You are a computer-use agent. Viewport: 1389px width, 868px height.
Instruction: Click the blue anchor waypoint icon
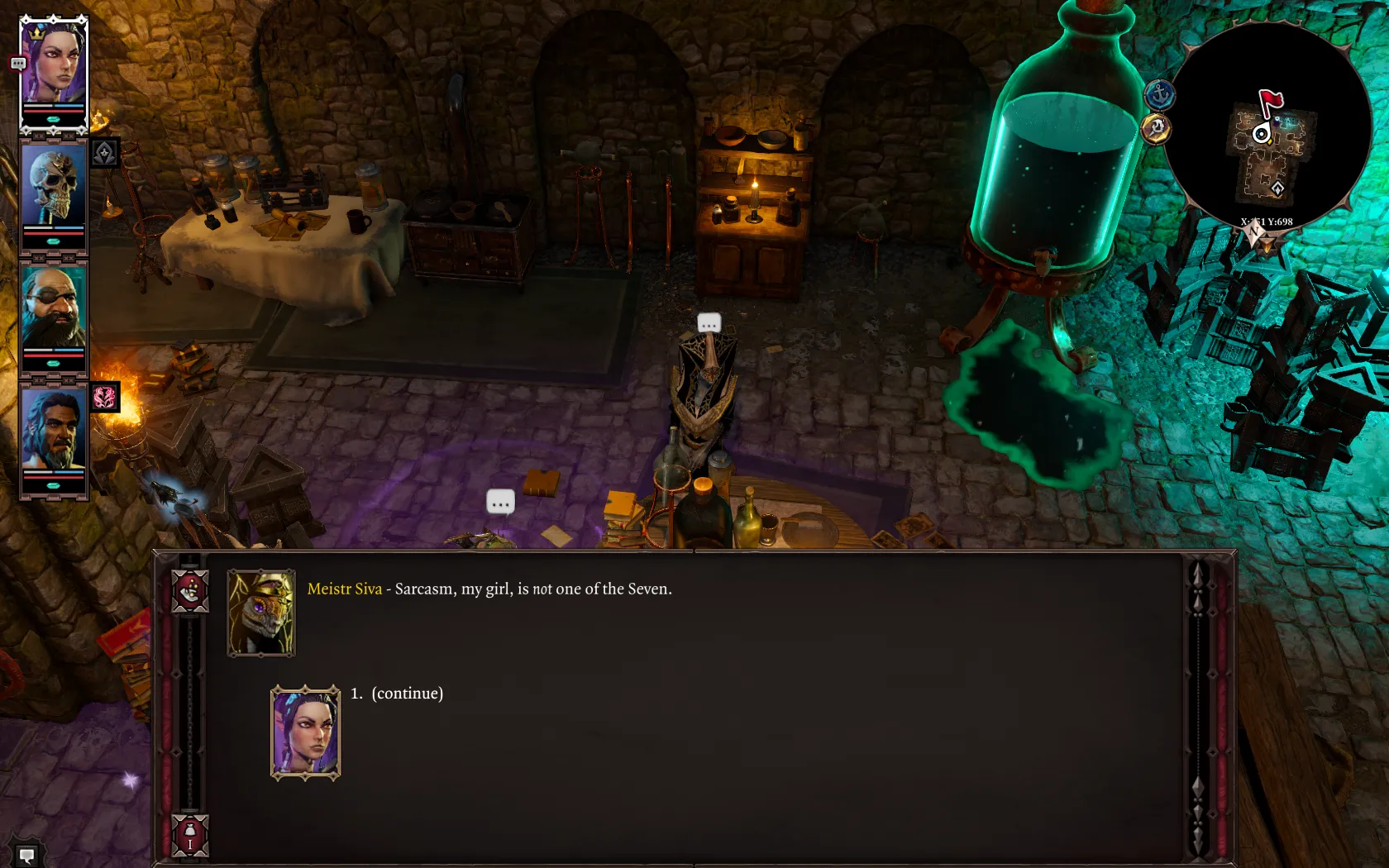tap(1159, 95)
